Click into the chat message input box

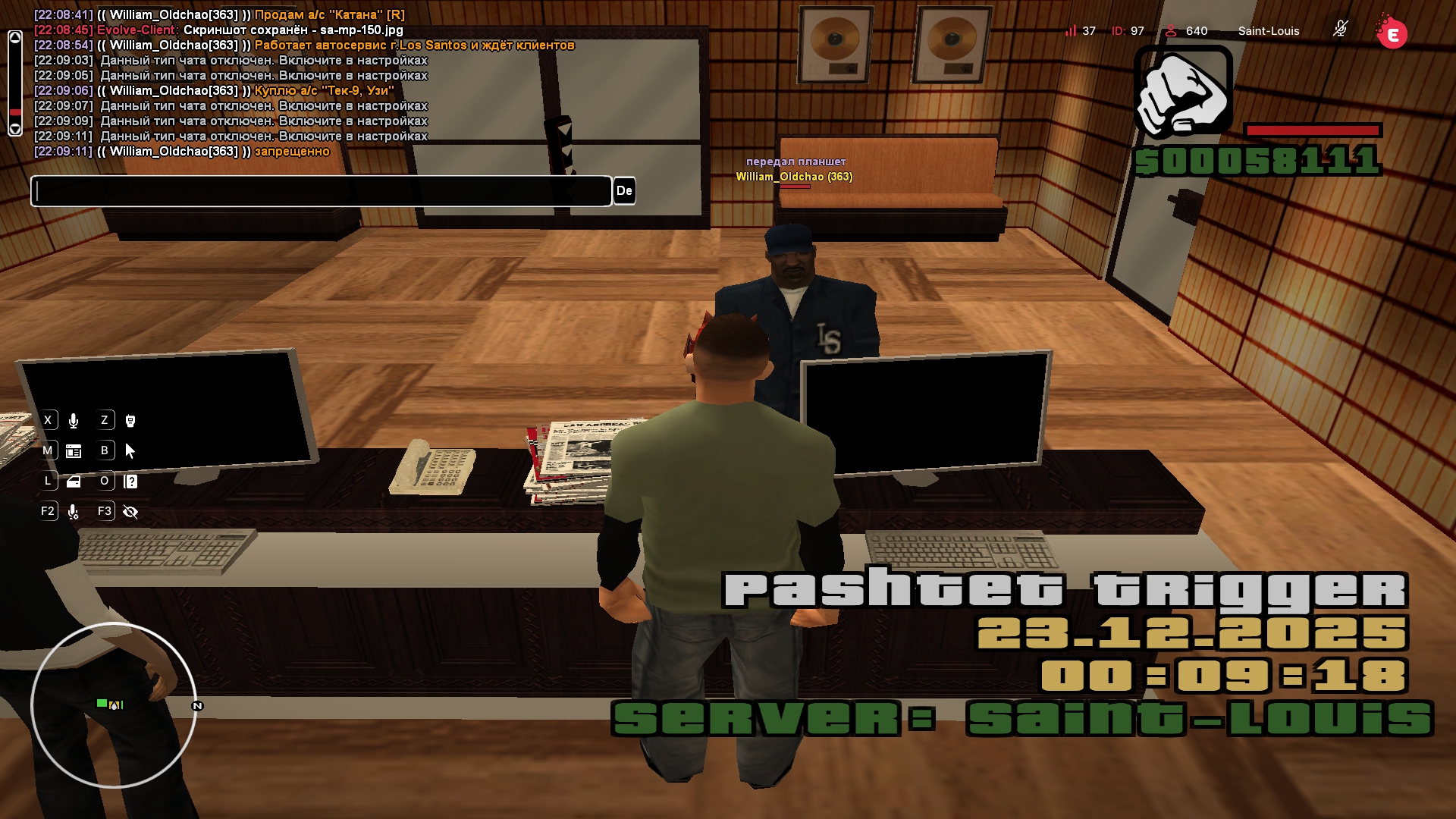click(x=321, y=191)
